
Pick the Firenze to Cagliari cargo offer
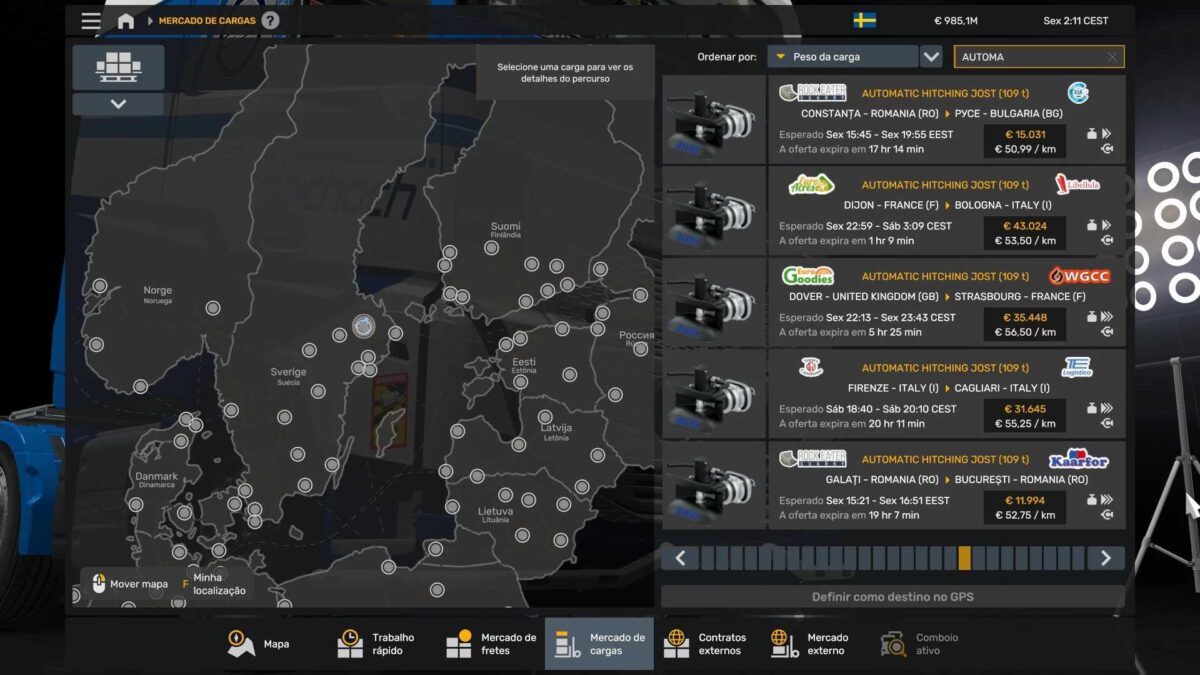[x=945, y=394]
